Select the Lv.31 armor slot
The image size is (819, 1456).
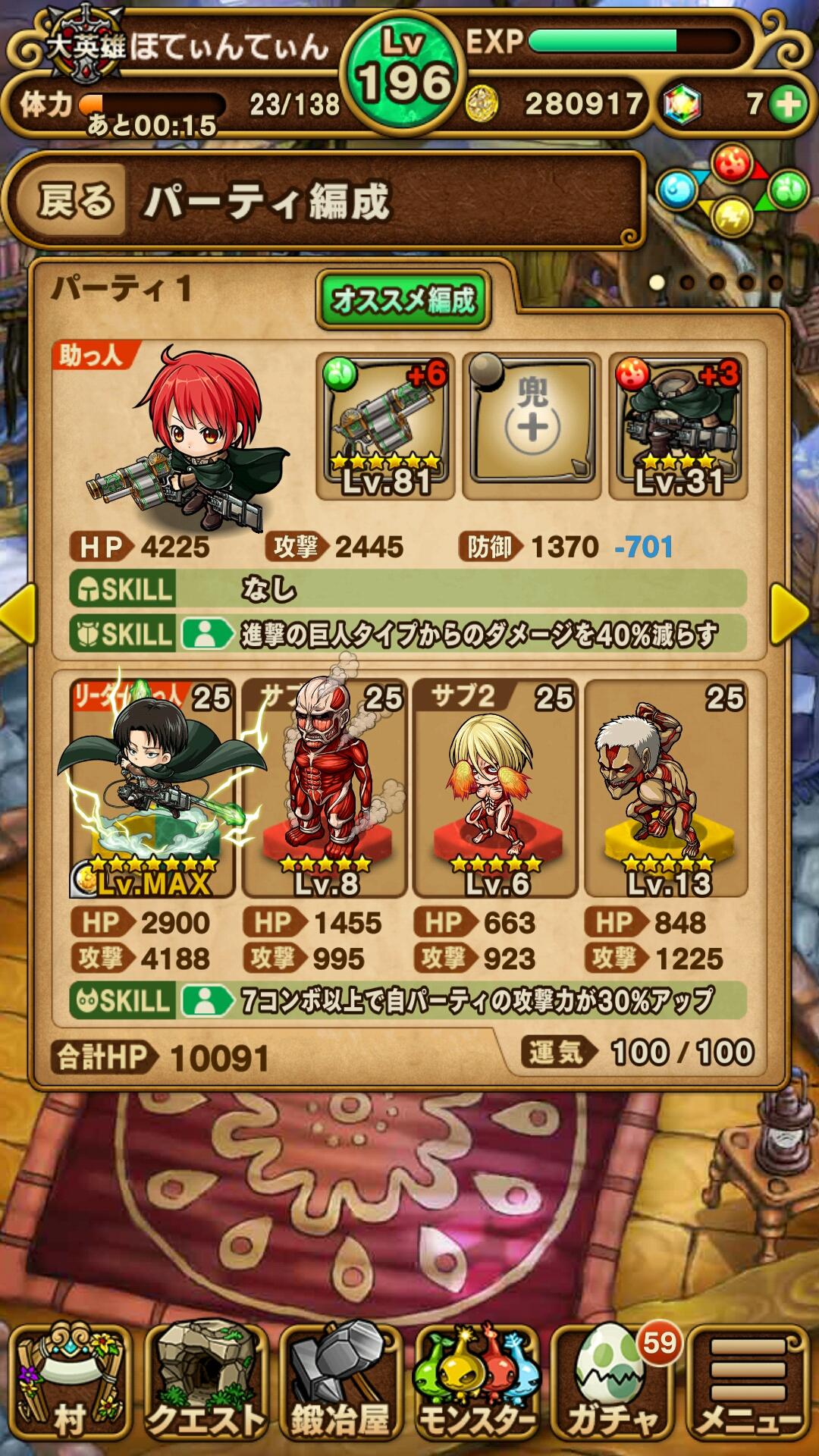click(x=679, y=426)
